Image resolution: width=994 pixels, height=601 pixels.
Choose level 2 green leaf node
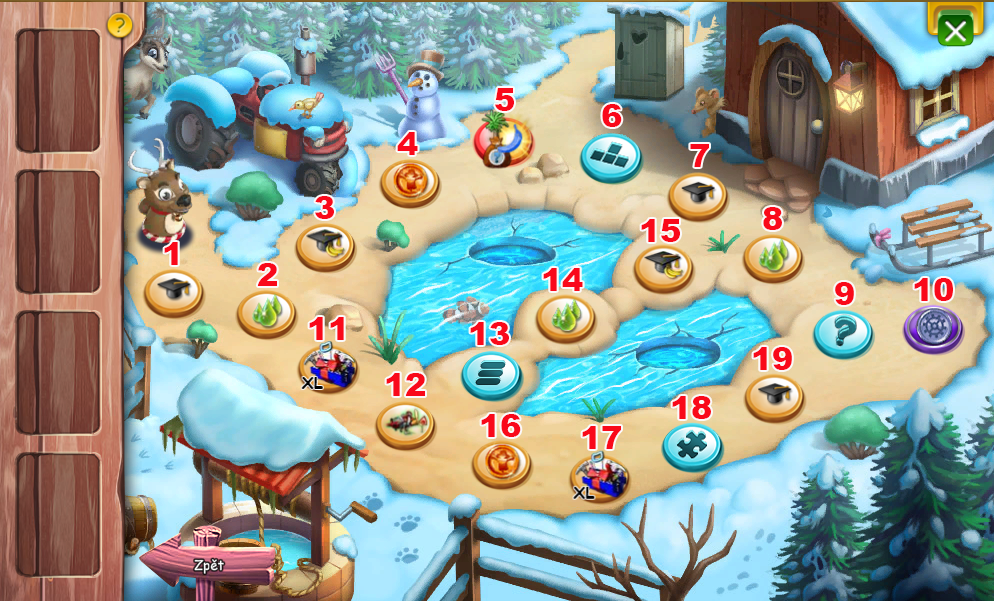pyautogui.click(x=265, y=313)
